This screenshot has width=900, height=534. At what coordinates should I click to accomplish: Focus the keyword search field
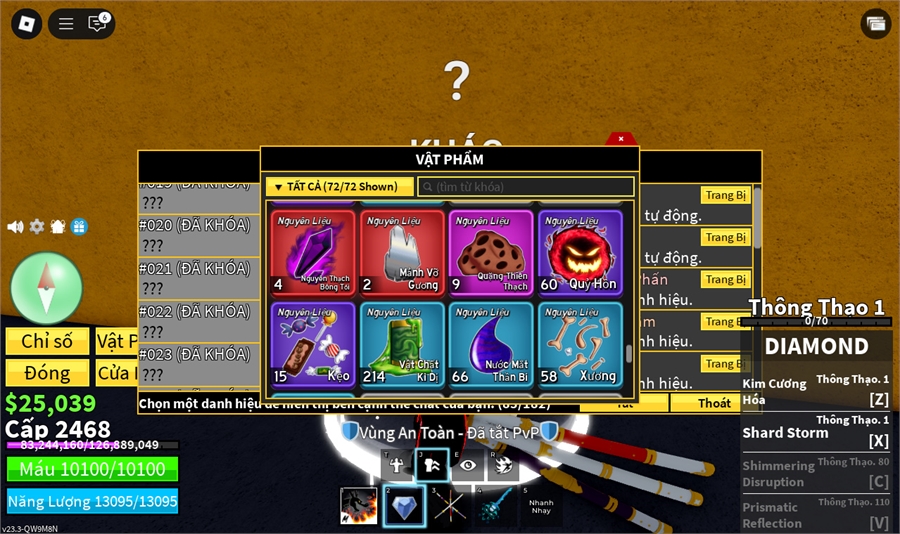526,187
